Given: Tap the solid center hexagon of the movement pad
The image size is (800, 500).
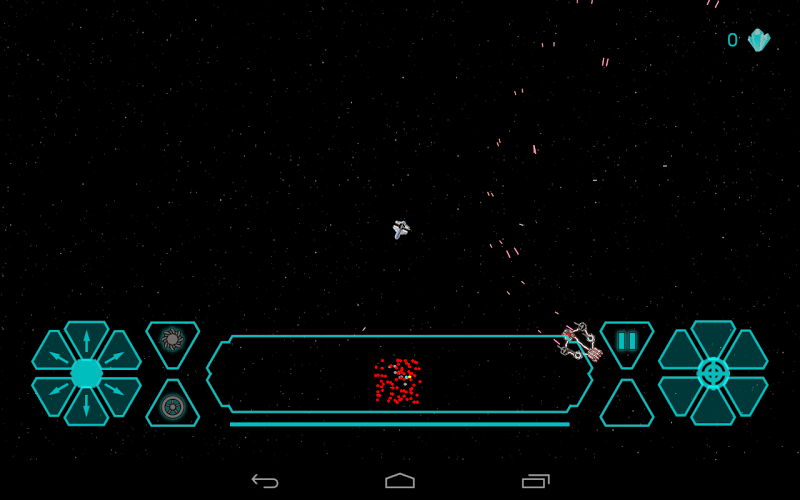Looking at the screenshot, I should (x=86, y=373).
